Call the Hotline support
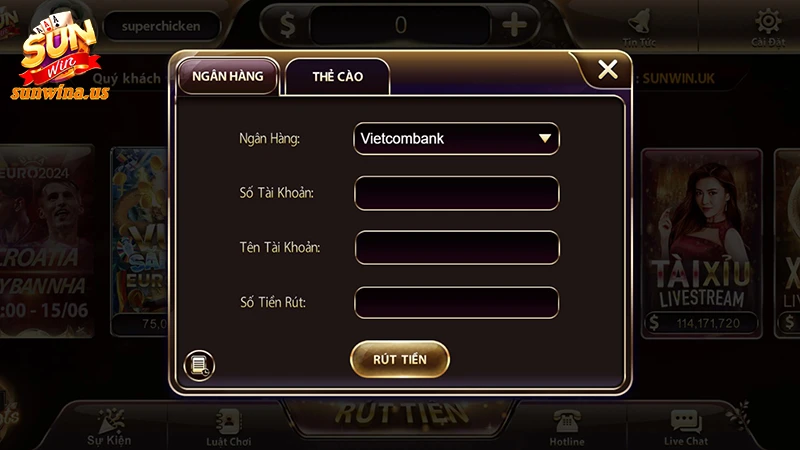The height and width of the screenshot is (450, 800). click(x=567, y=427)
